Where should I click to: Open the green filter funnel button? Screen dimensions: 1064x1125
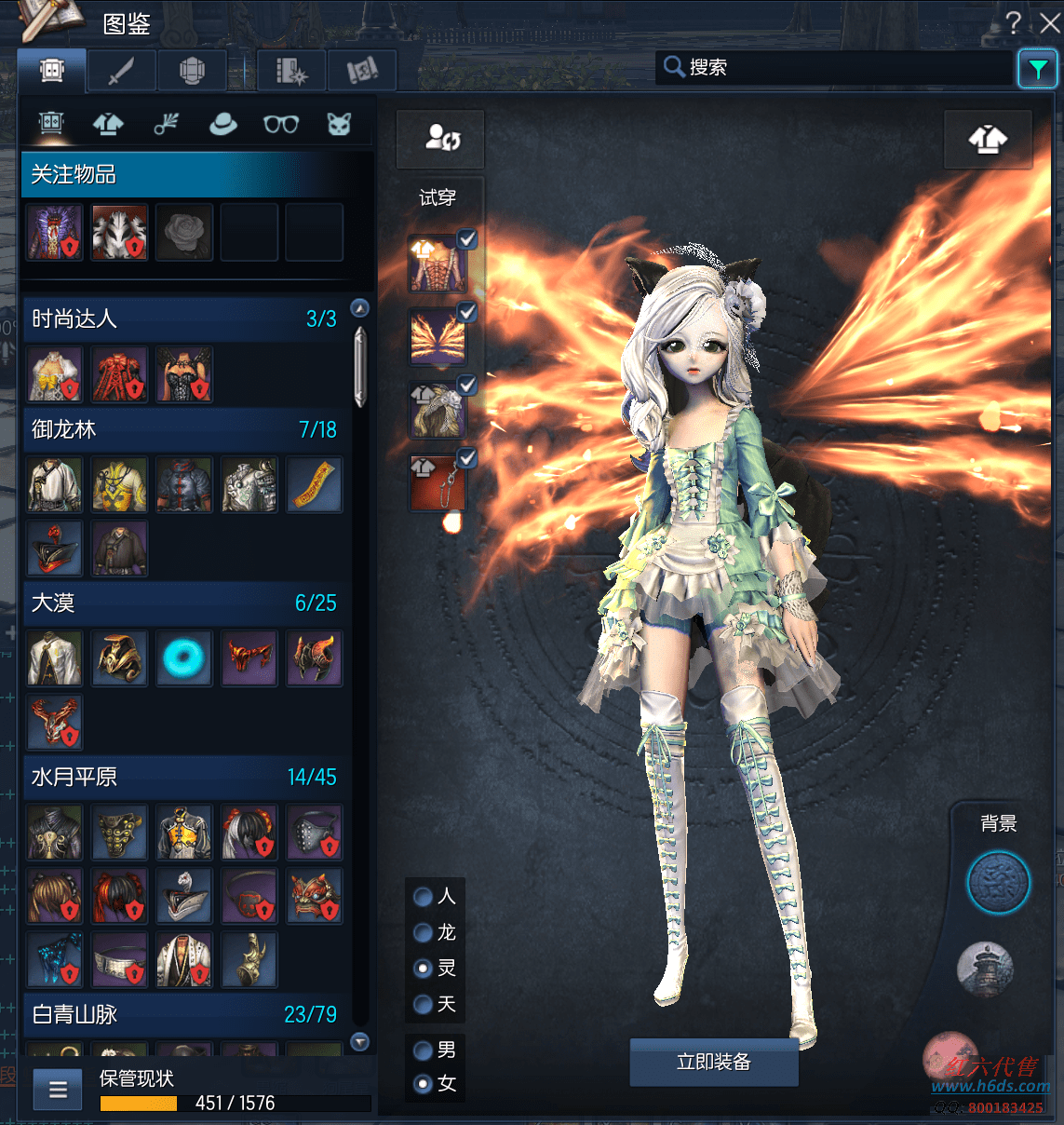coord(1037,69)
